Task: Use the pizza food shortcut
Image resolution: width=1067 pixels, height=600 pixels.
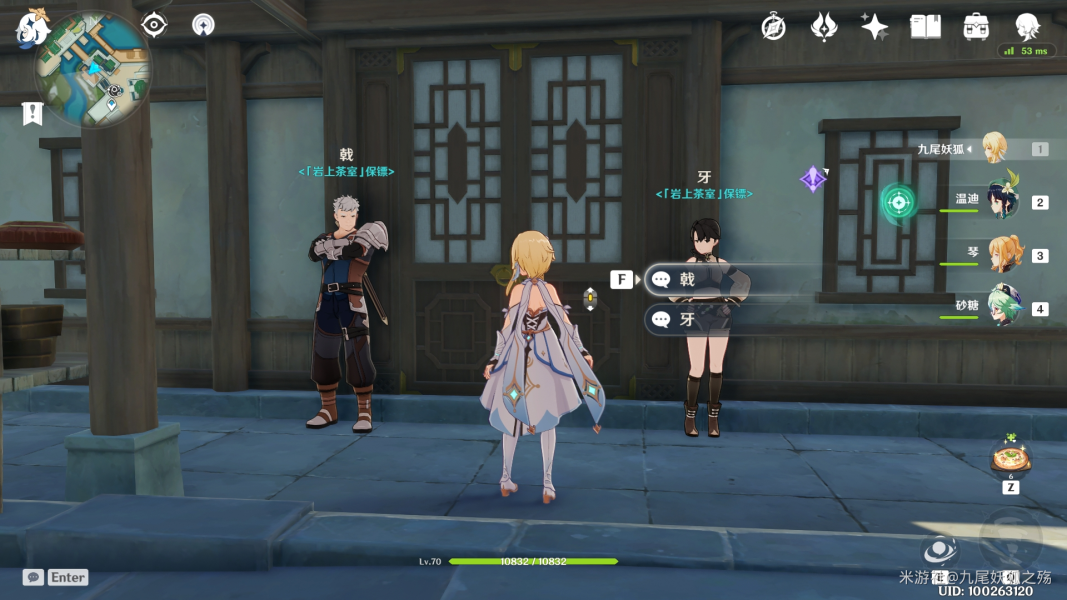Action: point(1011,459)
